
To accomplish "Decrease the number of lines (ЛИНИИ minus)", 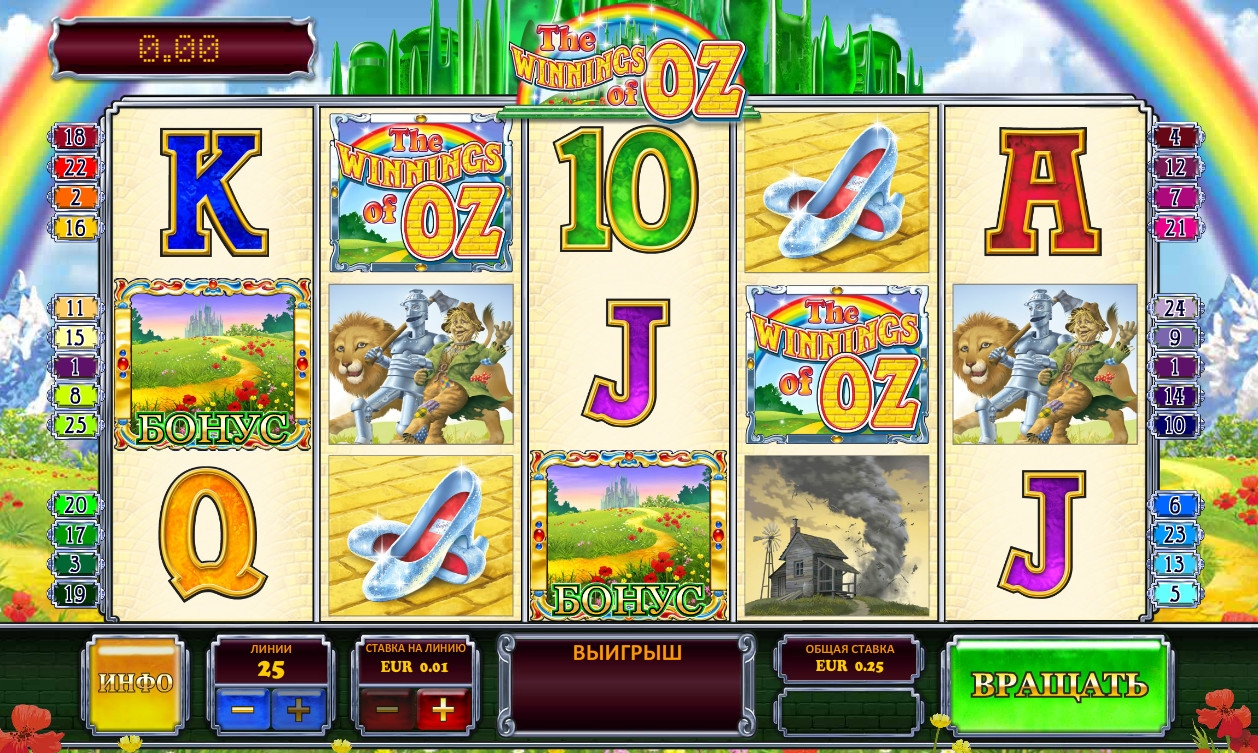I will point(242,711).
